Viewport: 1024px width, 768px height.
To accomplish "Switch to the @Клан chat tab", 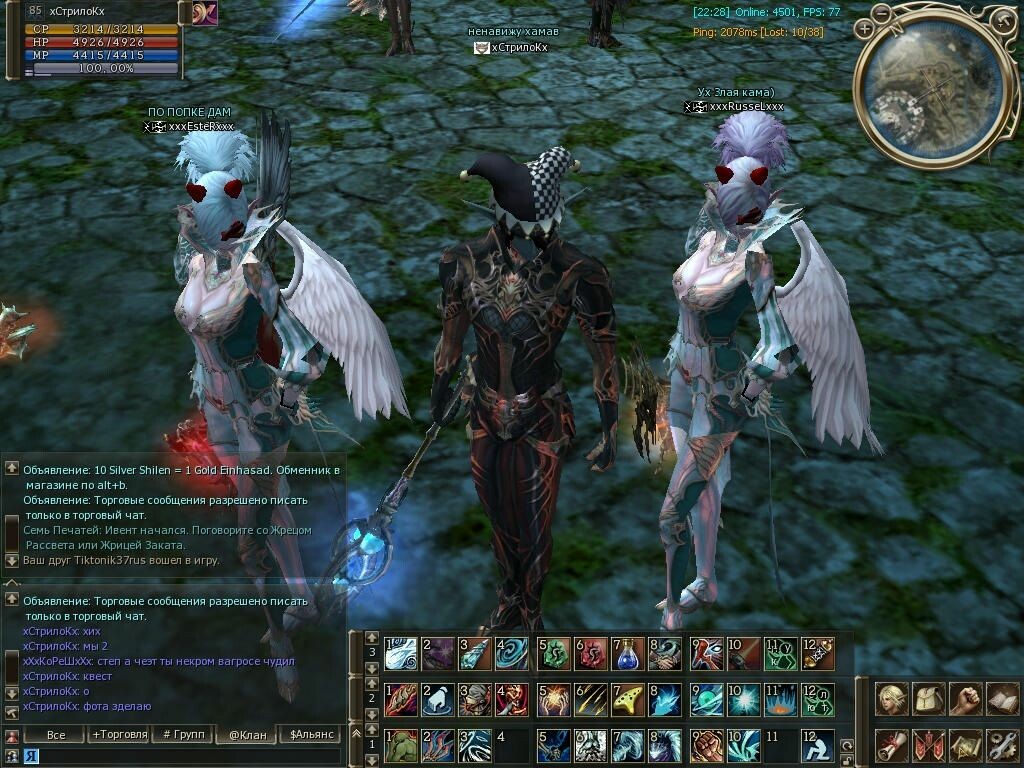I will 247,734.
